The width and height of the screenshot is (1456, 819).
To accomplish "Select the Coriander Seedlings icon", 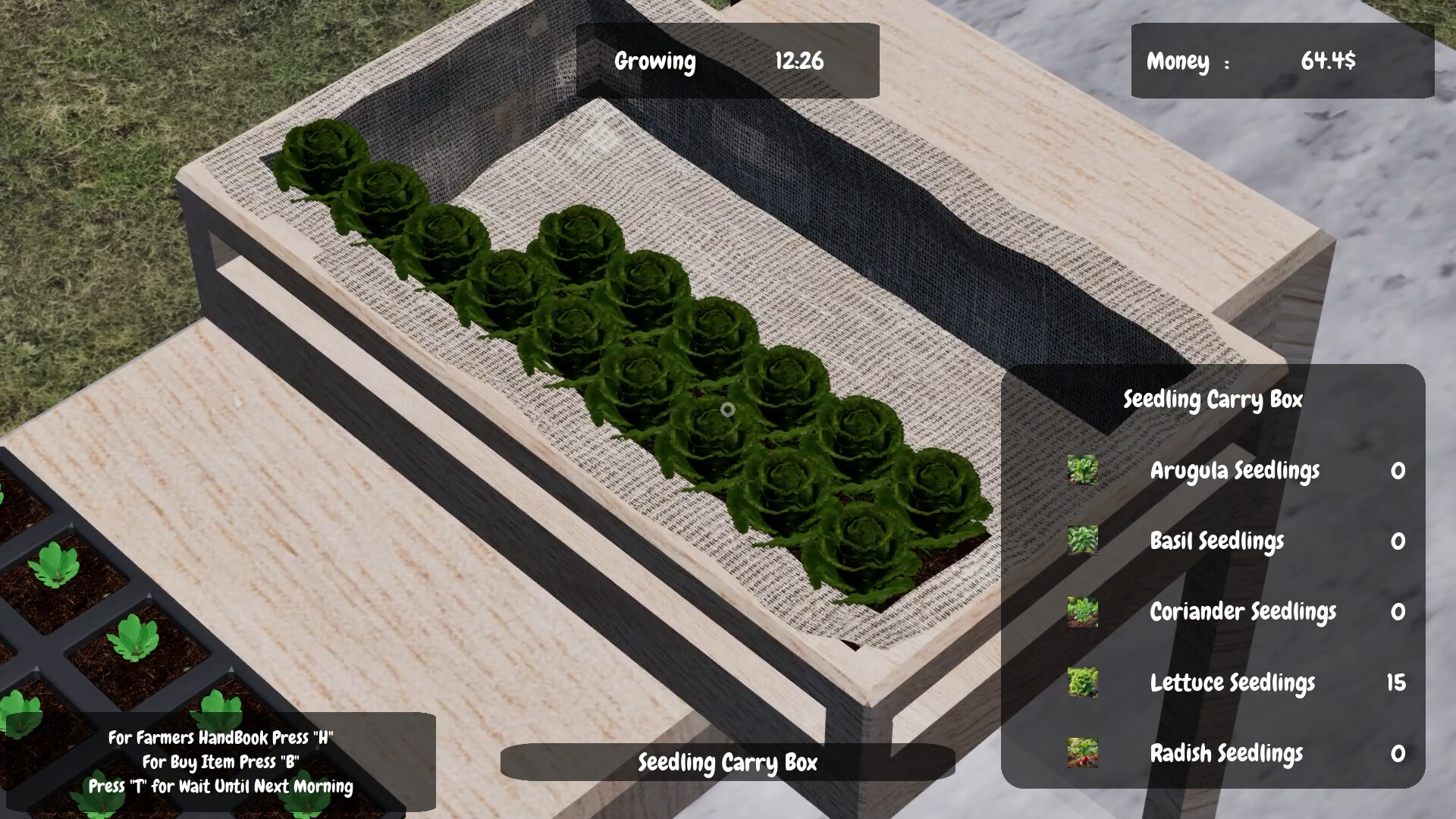I will click(x=1083, y=613).
